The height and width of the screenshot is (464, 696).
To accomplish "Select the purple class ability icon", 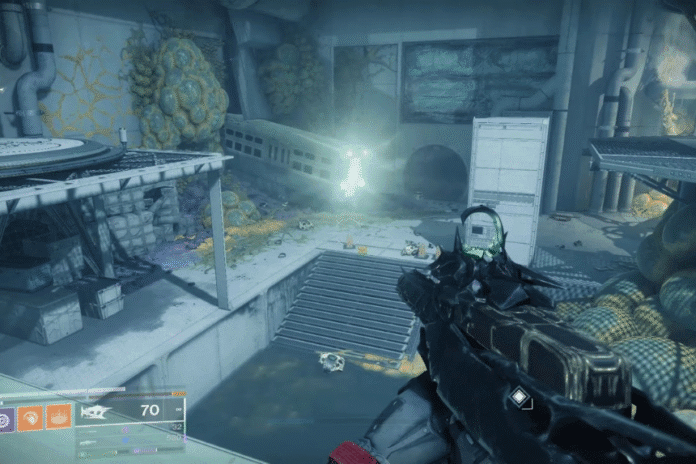I will (x=6, y=416).
